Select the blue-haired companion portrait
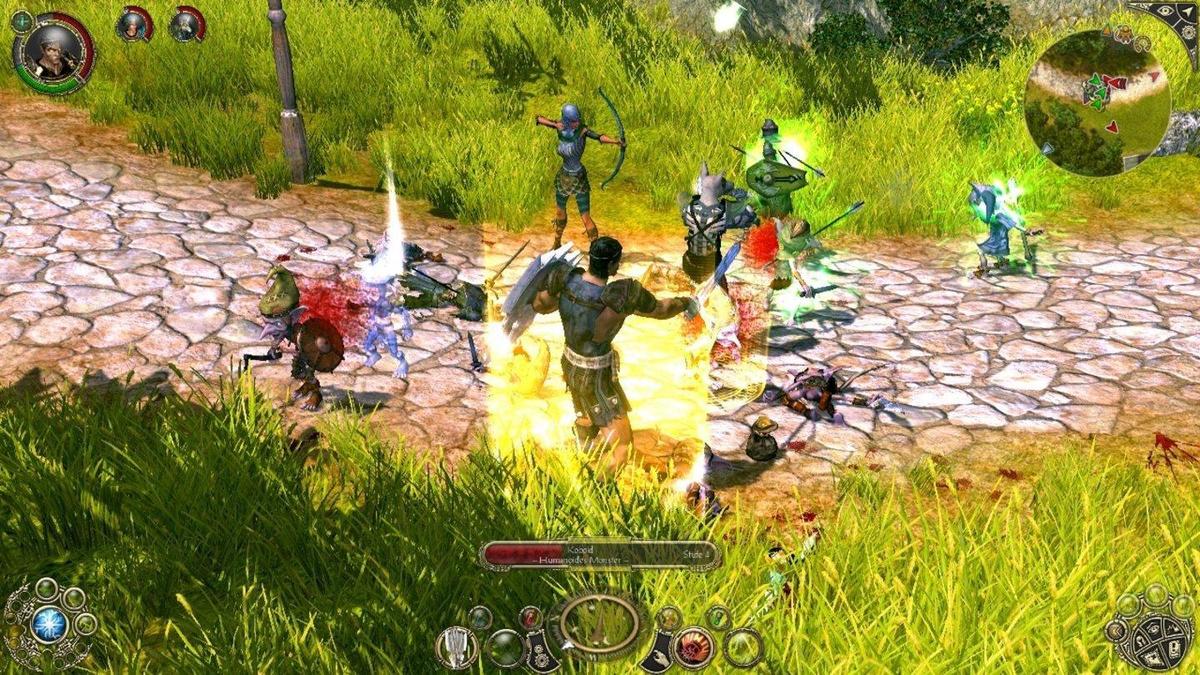The image size is (1200, 675). point(132,24)
